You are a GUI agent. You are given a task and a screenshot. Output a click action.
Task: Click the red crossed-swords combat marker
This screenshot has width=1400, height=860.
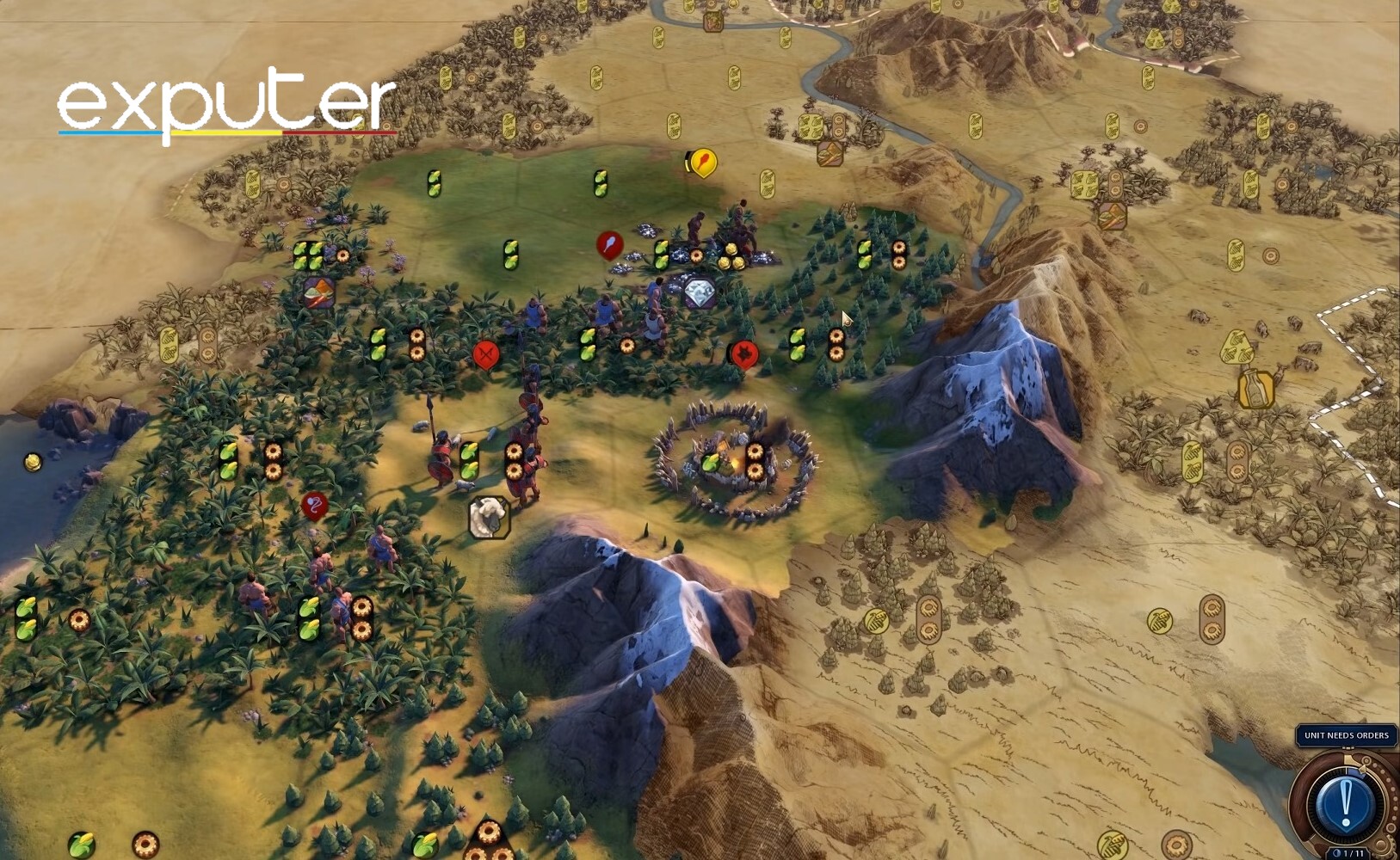point(486,354)
